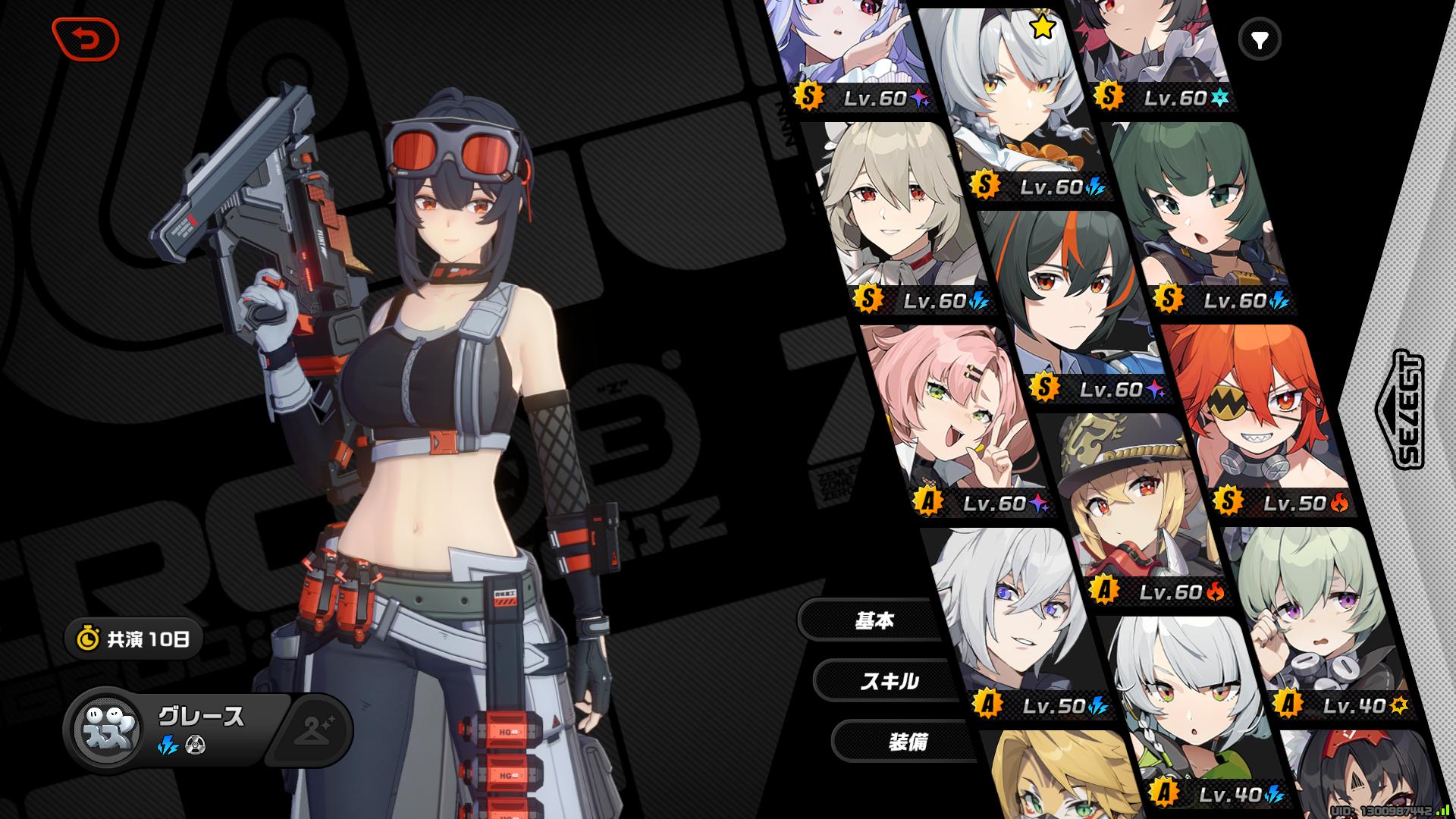Open the character filter funnel

click(x=1260, y=39)
